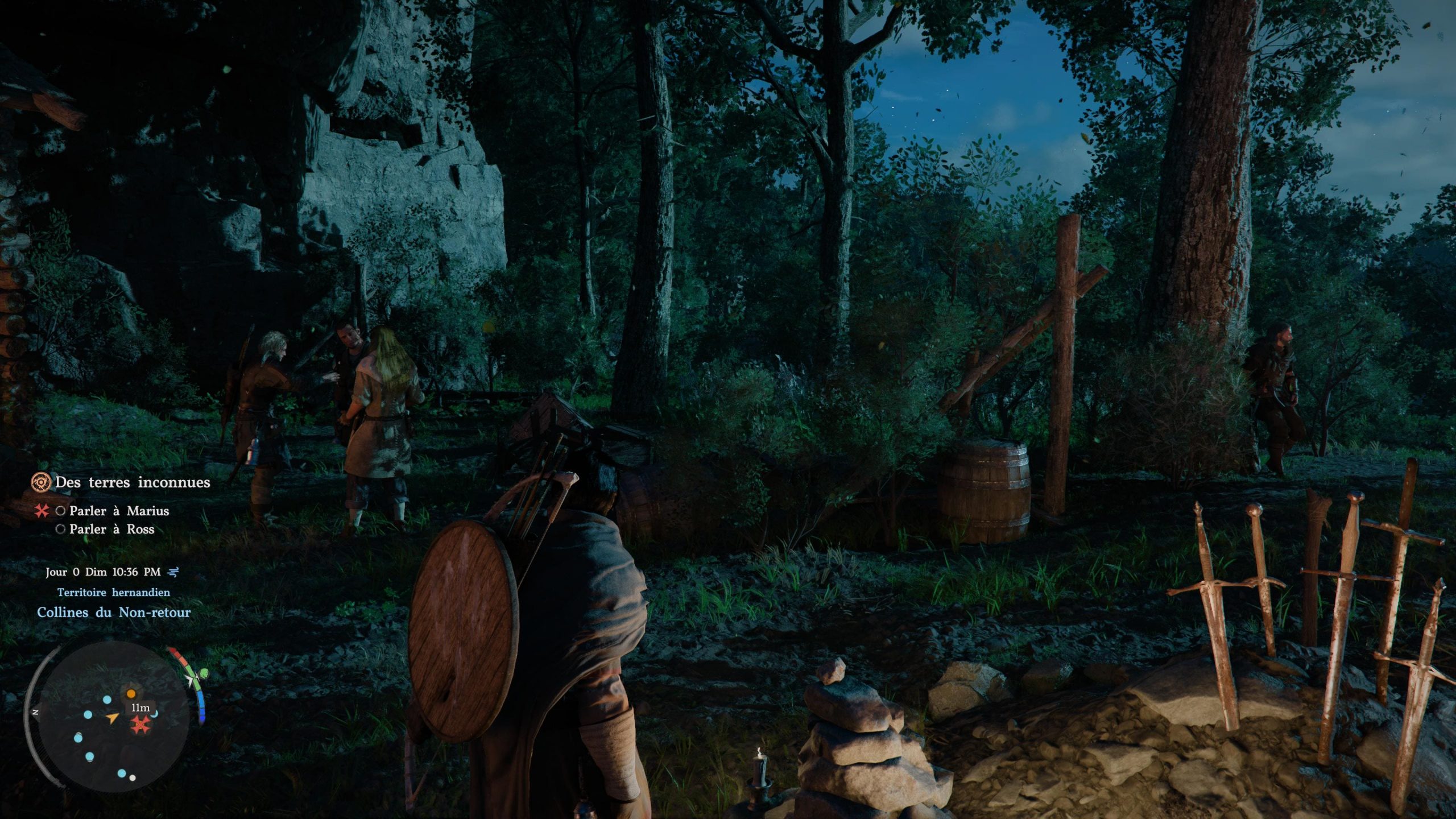Viewport: 1456px width, 819px height.
Task: Click the round quest emblem beside the quest title
Action: tap(40, 482)
